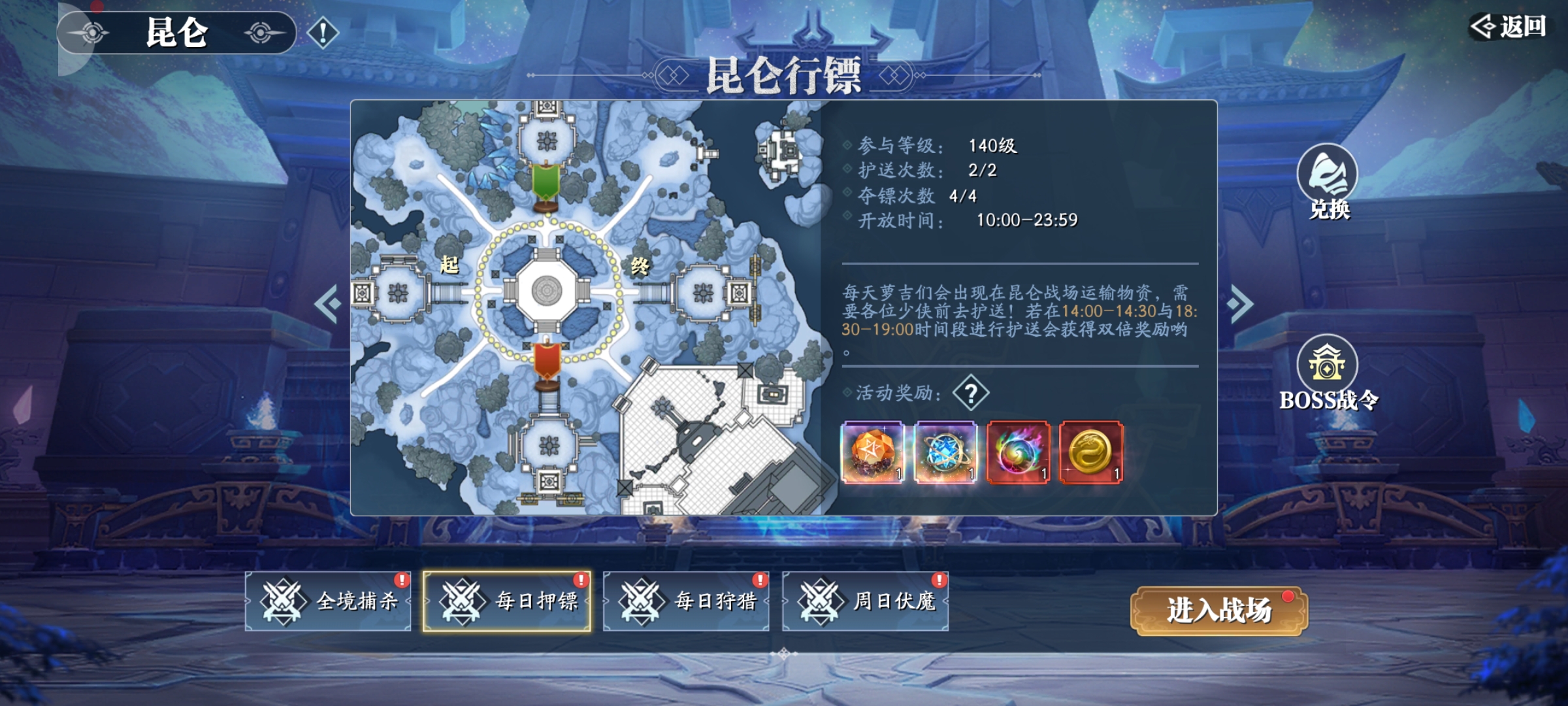Switch to the 每日狩猎 tab
1568x706 pixels.
point(686,601)
